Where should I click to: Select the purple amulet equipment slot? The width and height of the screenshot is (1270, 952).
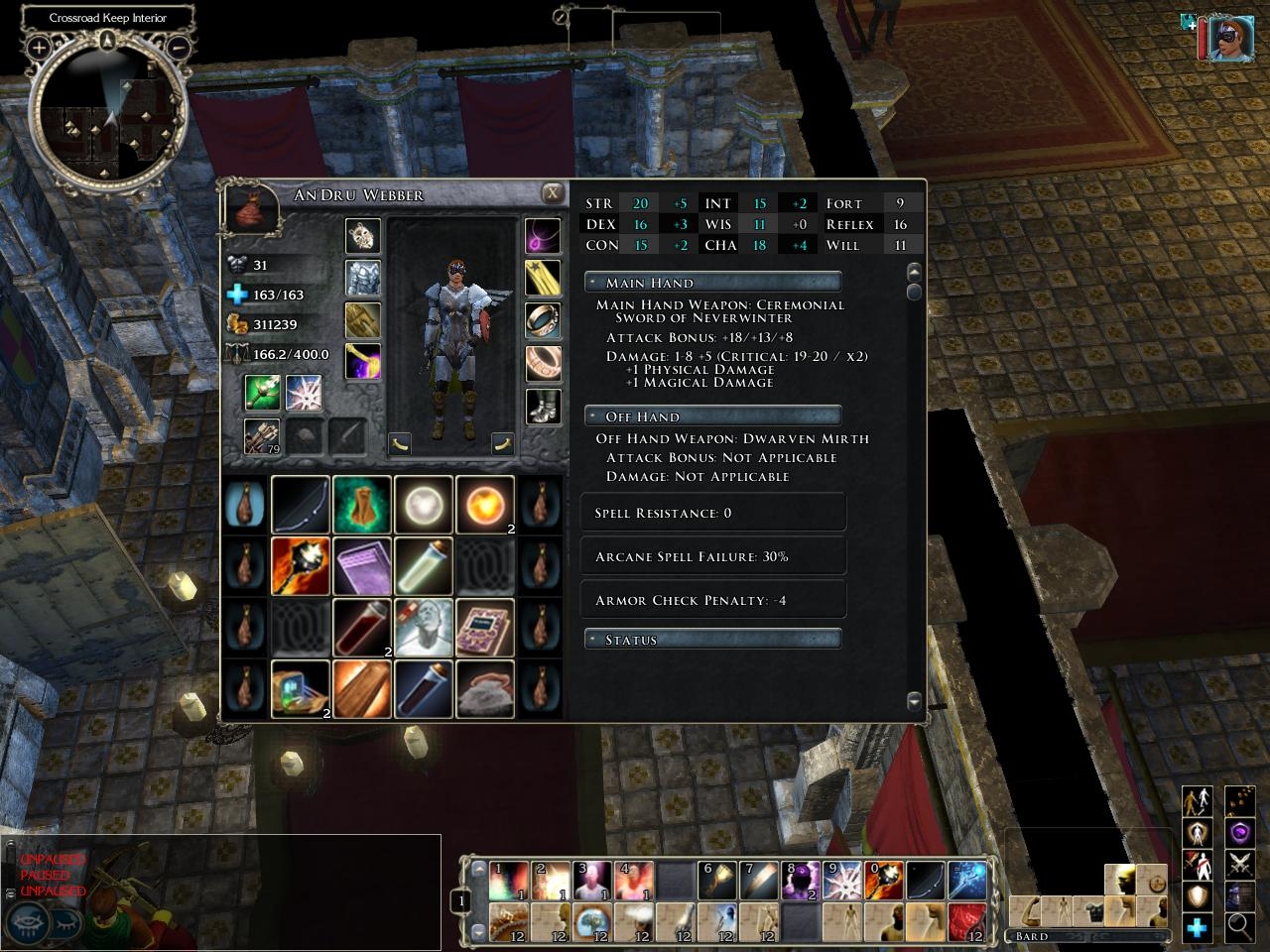[x=543, y=236]
